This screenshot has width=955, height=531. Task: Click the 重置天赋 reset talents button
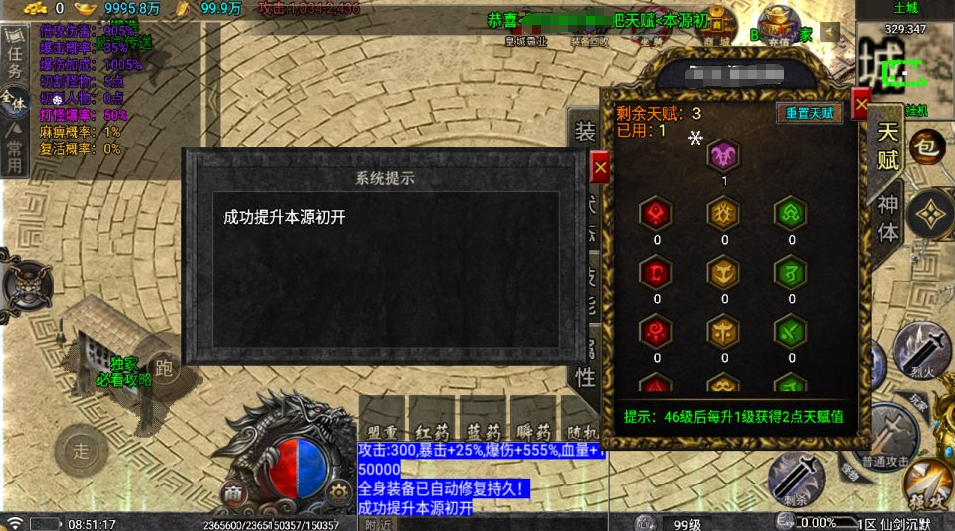[x=809, y=113]
